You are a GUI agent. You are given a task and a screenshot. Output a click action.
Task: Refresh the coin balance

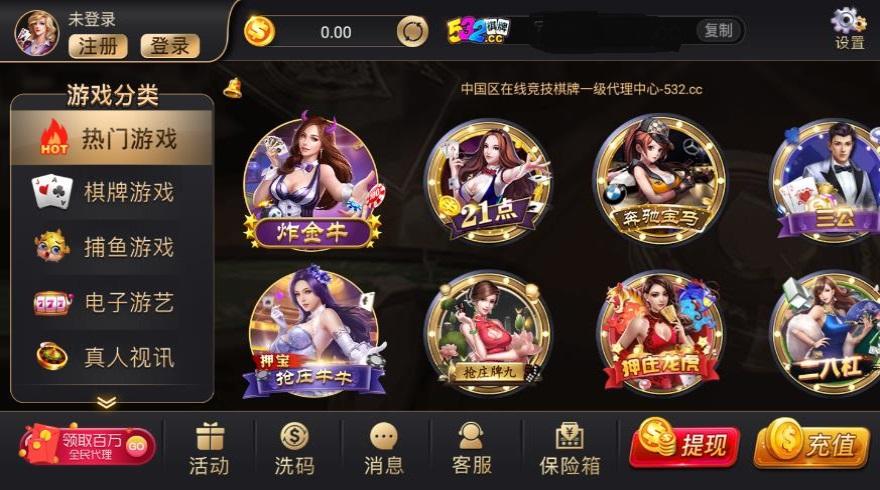(x=412, y=32)
